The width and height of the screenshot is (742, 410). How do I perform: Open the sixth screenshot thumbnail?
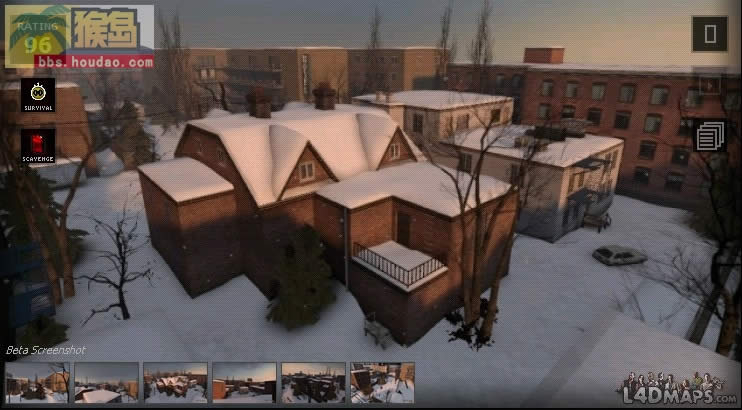[382, 383]
